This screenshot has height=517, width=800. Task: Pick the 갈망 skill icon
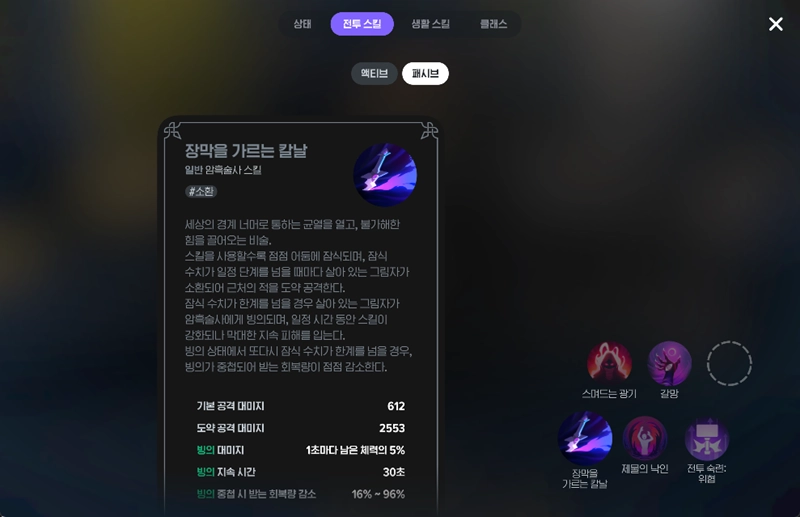pos(669,364)
